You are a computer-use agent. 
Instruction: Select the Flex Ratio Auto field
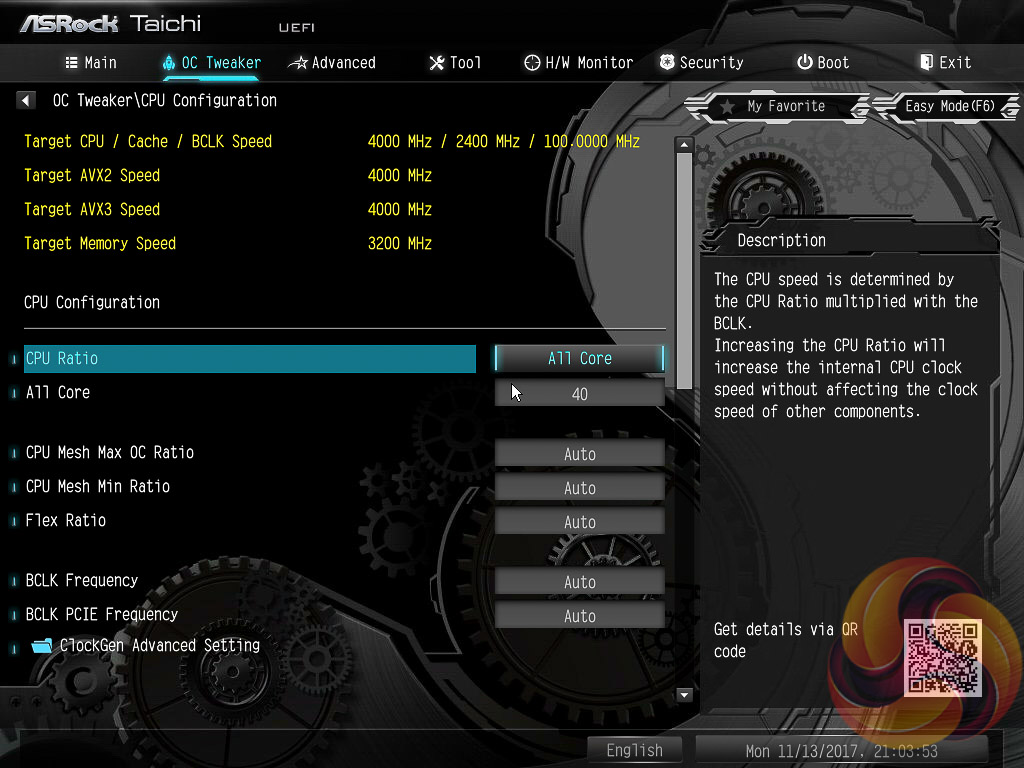click(x=579, y=521)
